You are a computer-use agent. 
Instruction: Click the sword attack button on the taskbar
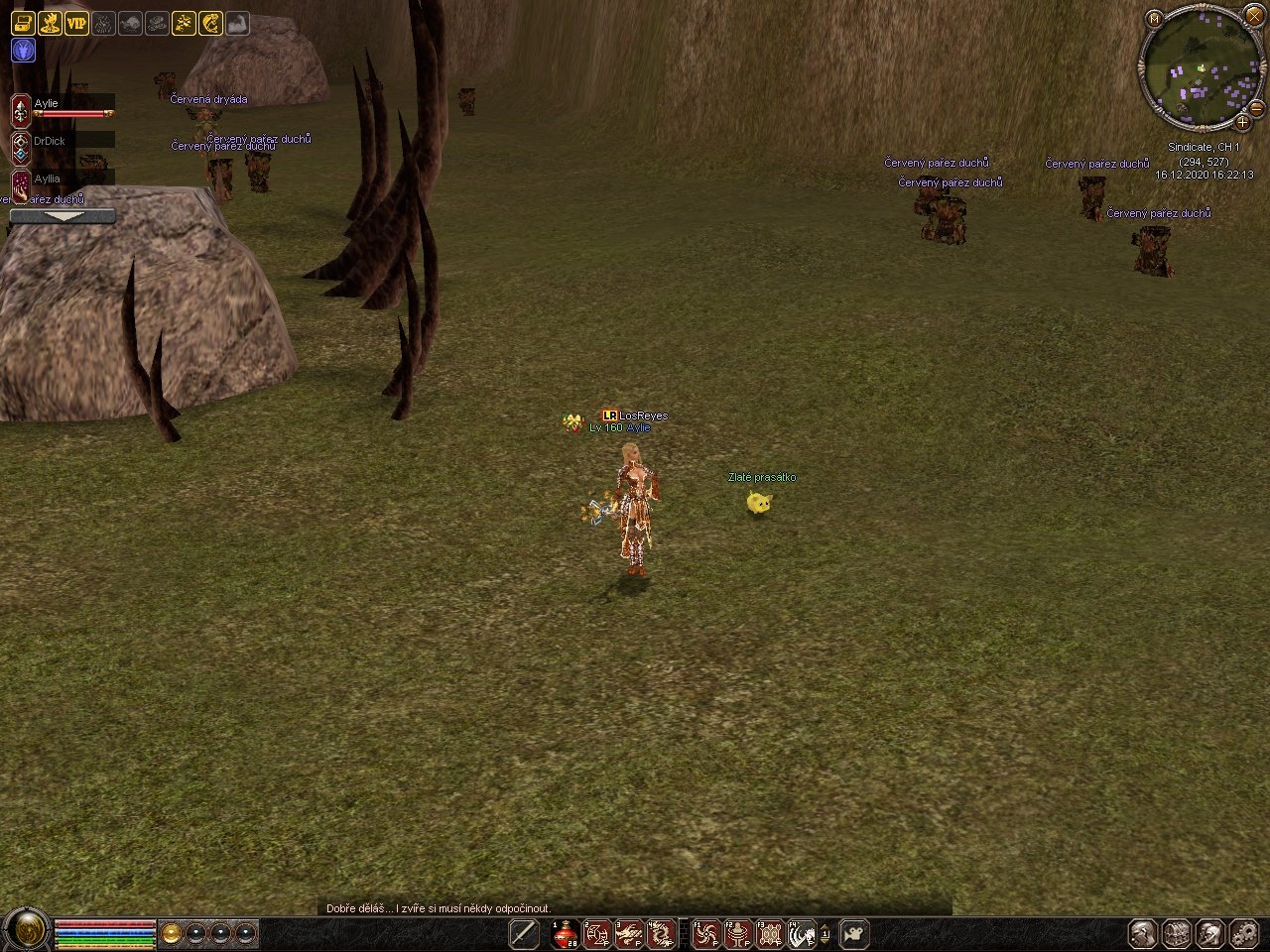(x=524, y=933)
